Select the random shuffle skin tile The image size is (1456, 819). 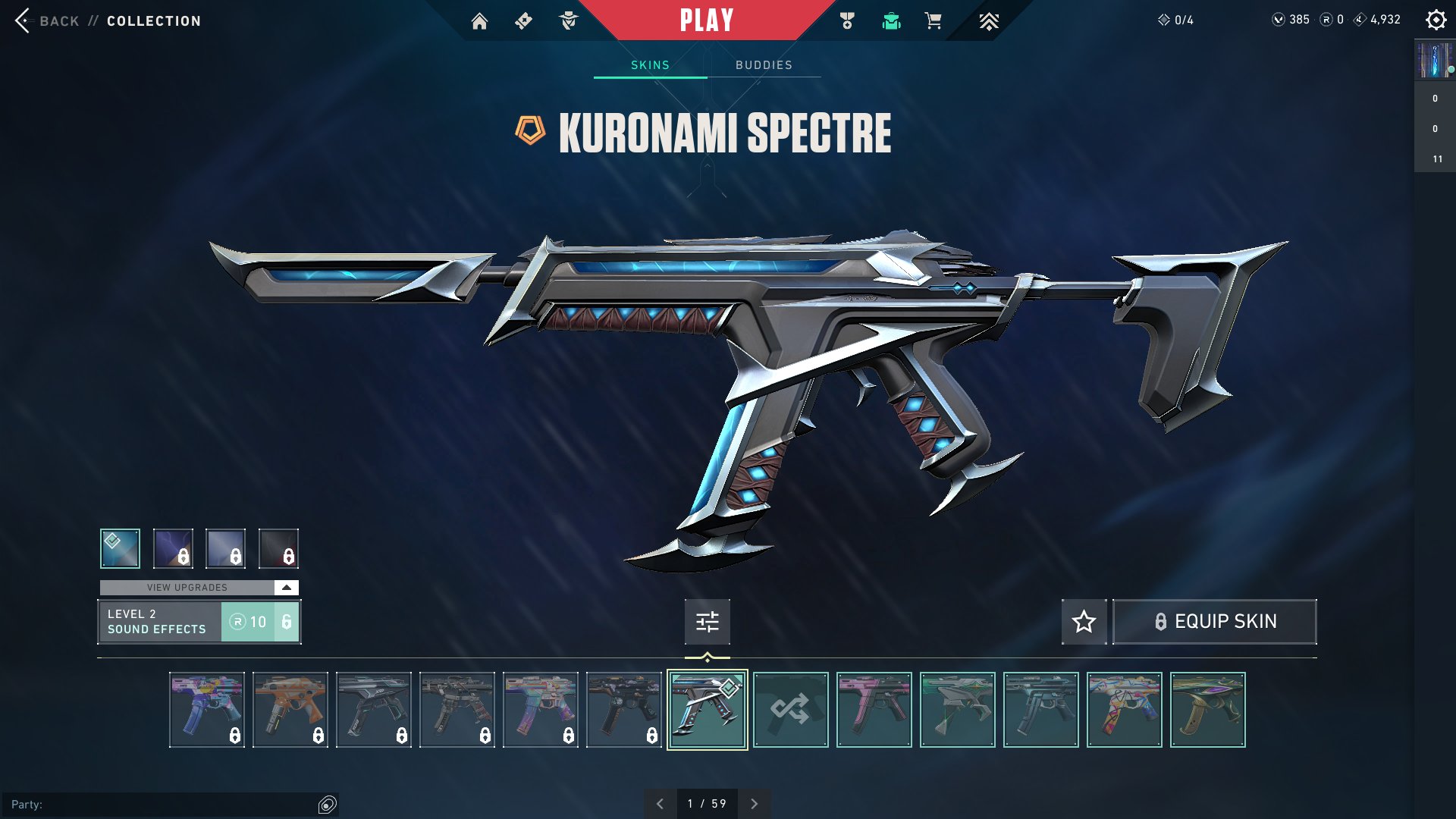790,710
